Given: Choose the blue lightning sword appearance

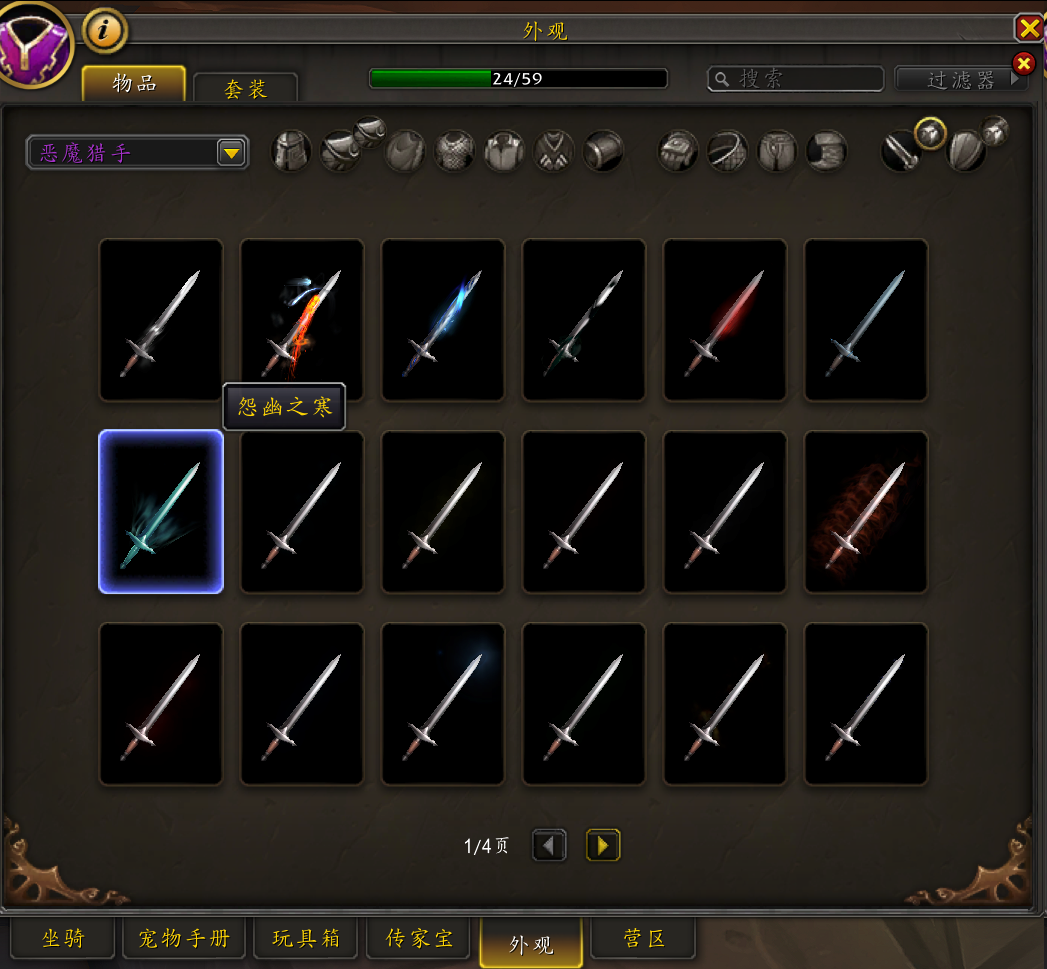Looking at the screenshot, I should pos(443,319).
